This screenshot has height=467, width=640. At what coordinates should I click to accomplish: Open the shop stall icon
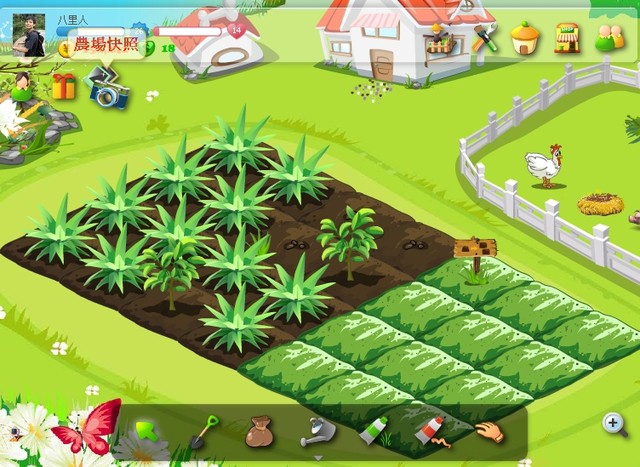tap(567, 38)
